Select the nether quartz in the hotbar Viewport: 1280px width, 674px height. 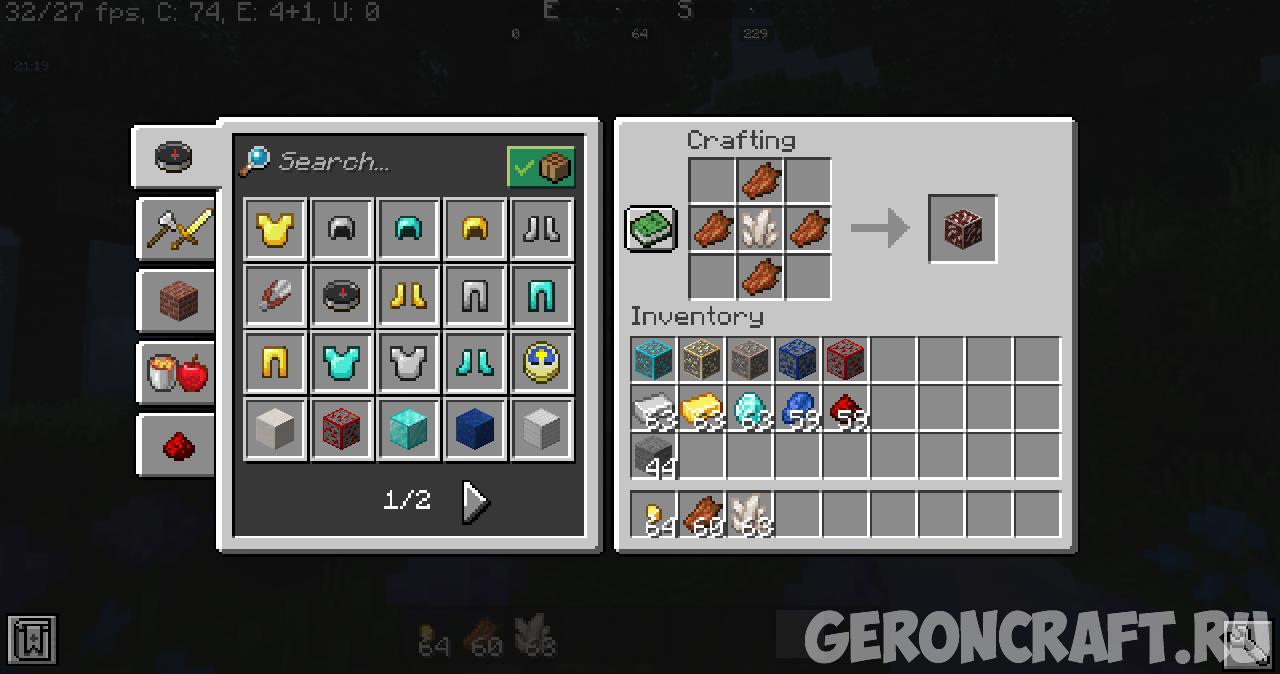tap(749, 516)
